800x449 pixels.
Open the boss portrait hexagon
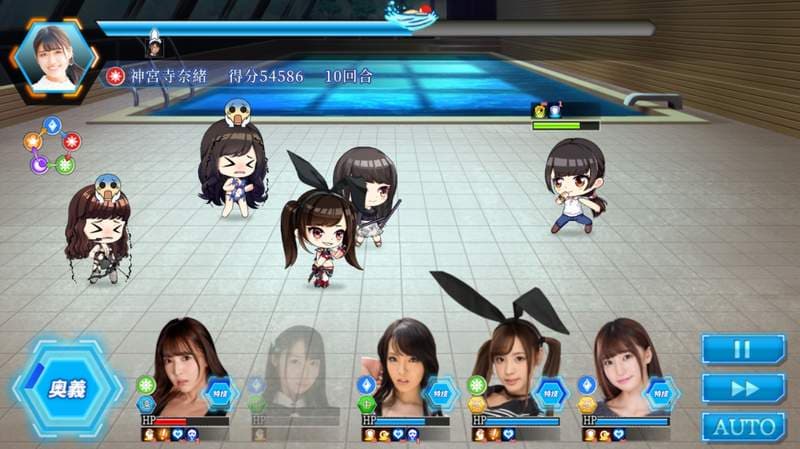tap(53, 56)
